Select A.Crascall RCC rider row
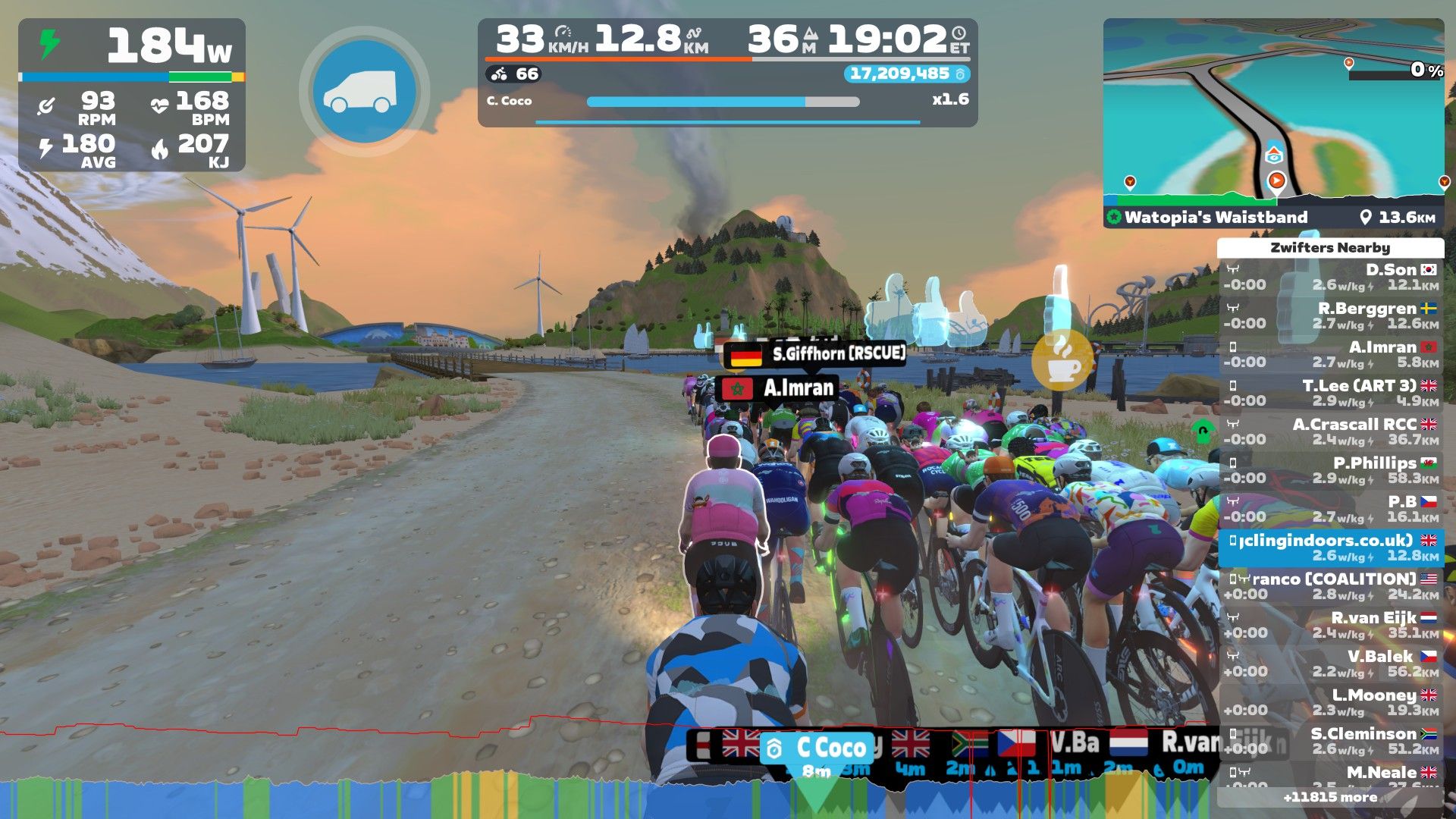Screen dimensions: 1456x819 coord(1331,431)
